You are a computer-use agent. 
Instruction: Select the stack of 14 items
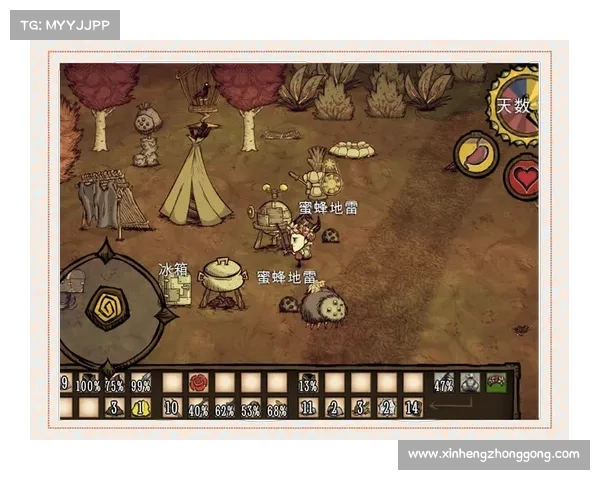click(413, 407)
